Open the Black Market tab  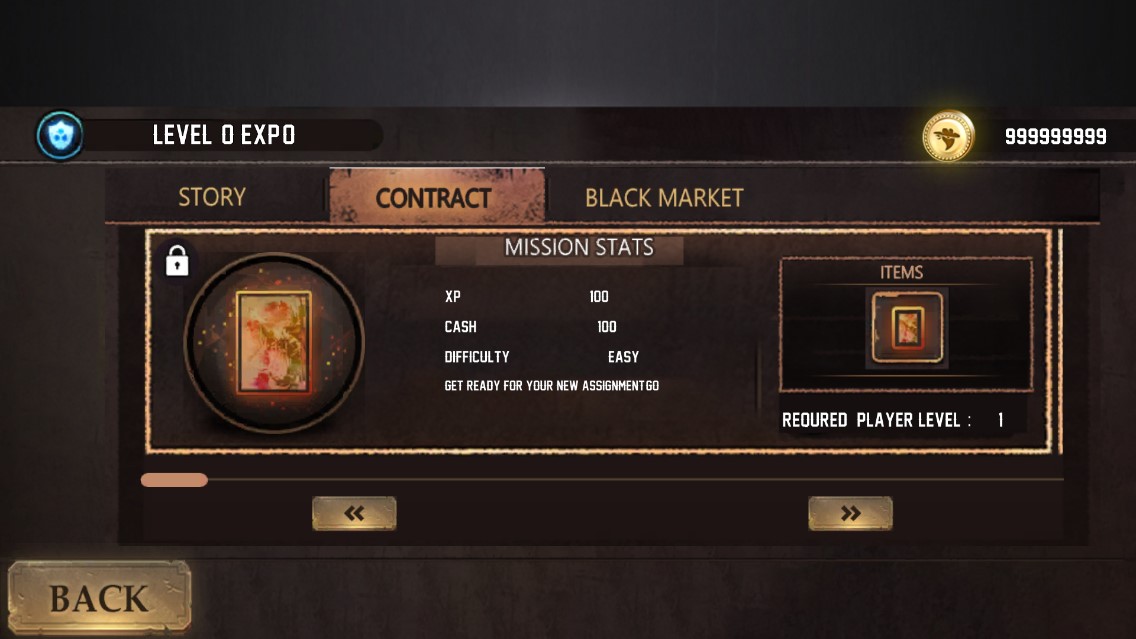pos(664,197)
